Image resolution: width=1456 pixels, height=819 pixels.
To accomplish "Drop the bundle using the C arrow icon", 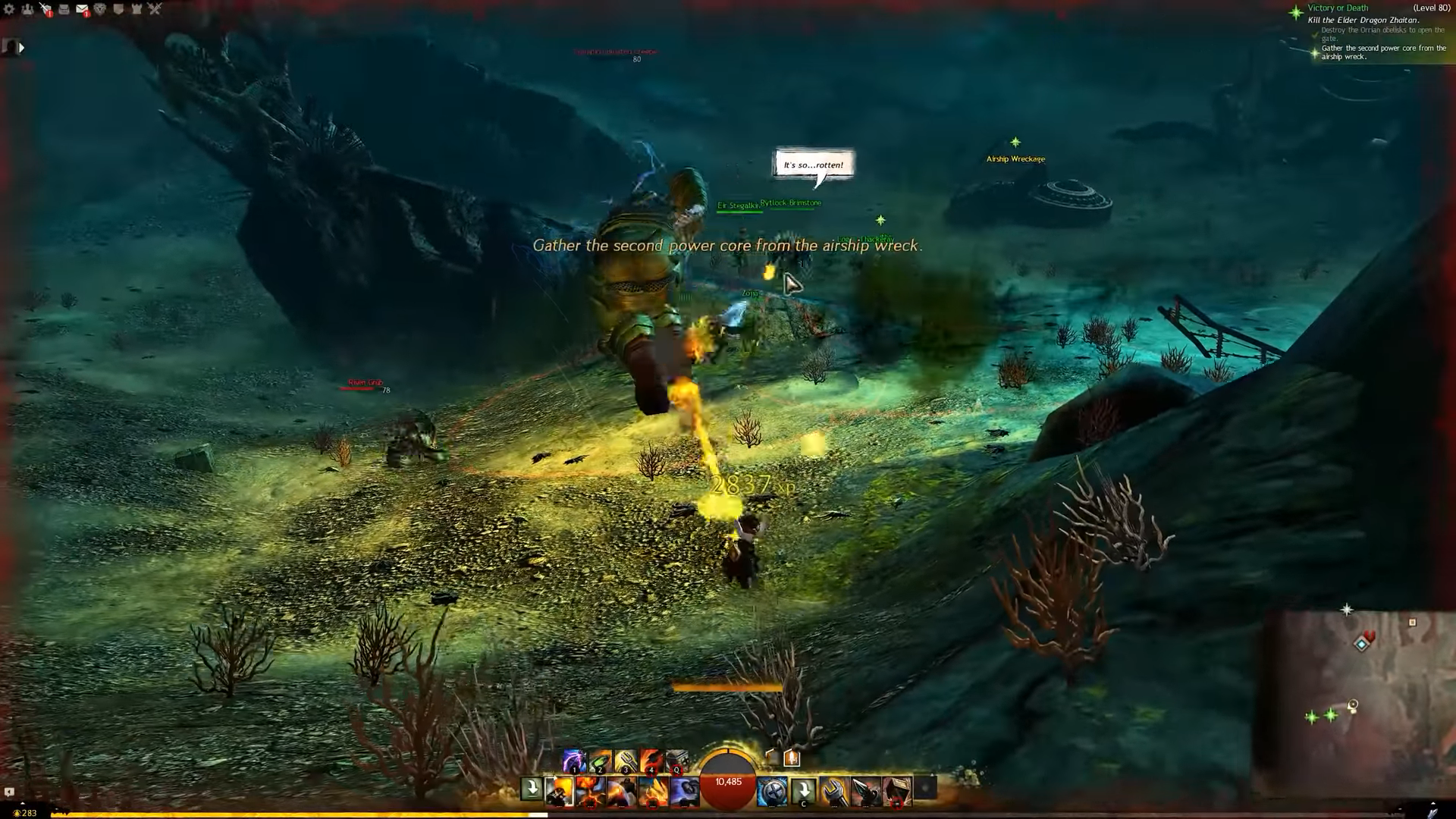I will pos(803,790).
